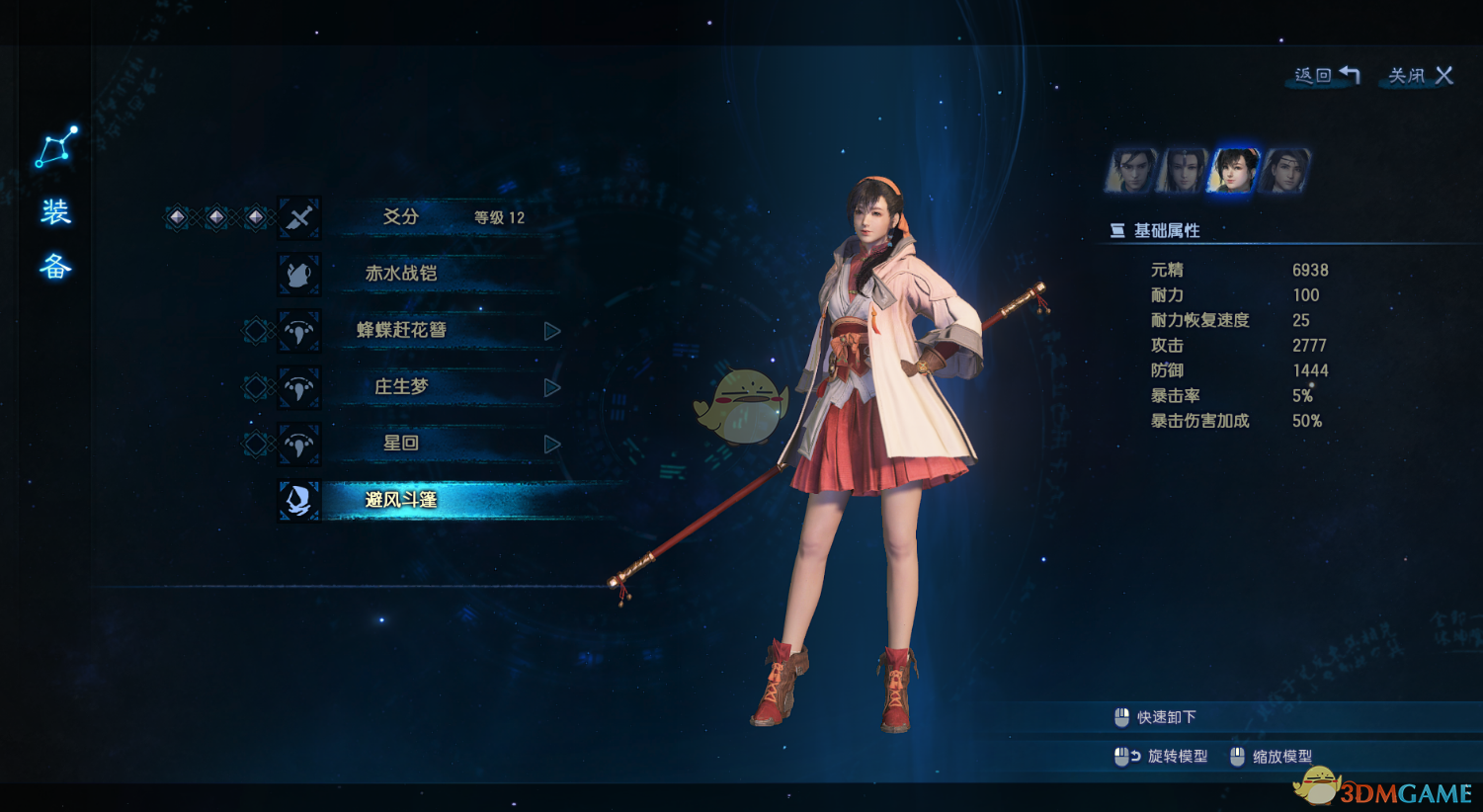Choose the girl with orange headband portrait
Image resolution: width=1483 pixels, height=812 pixels.
coord(1234,171)
